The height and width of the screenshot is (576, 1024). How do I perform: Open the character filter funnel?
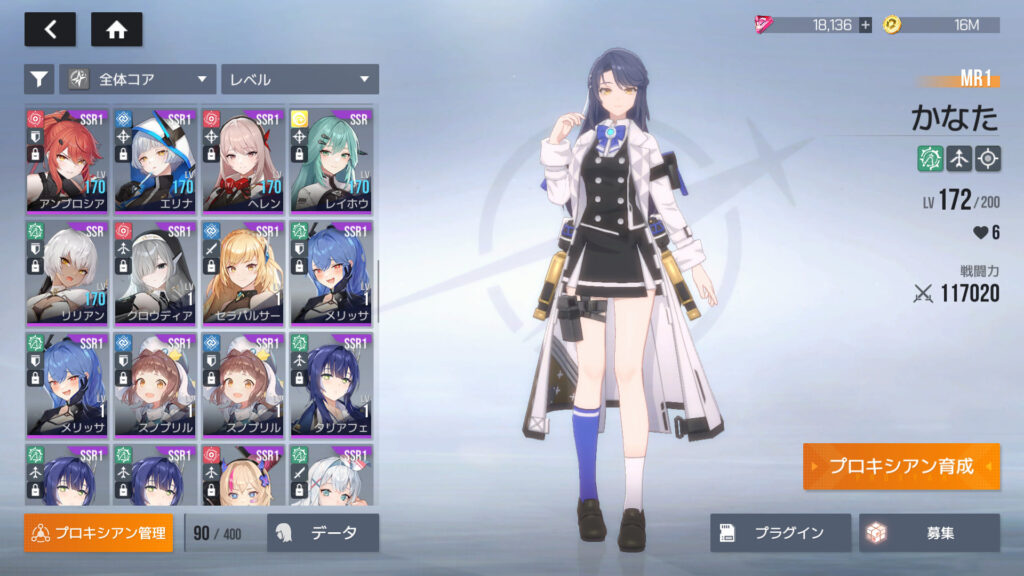[39, 78]
